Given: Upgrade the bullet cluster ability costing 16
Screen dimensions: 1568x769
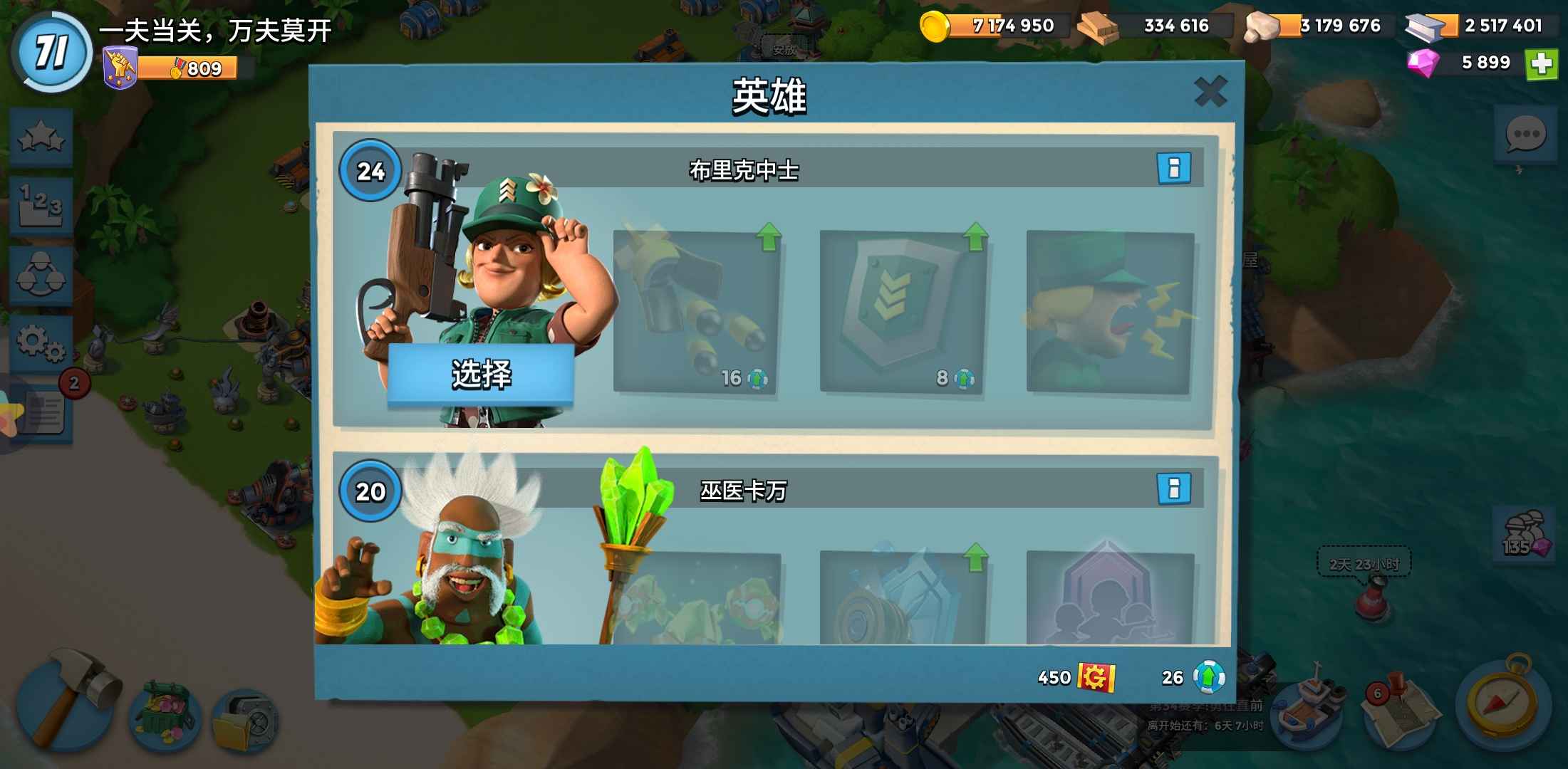Looking at the screenshot, I should [695, 312].
